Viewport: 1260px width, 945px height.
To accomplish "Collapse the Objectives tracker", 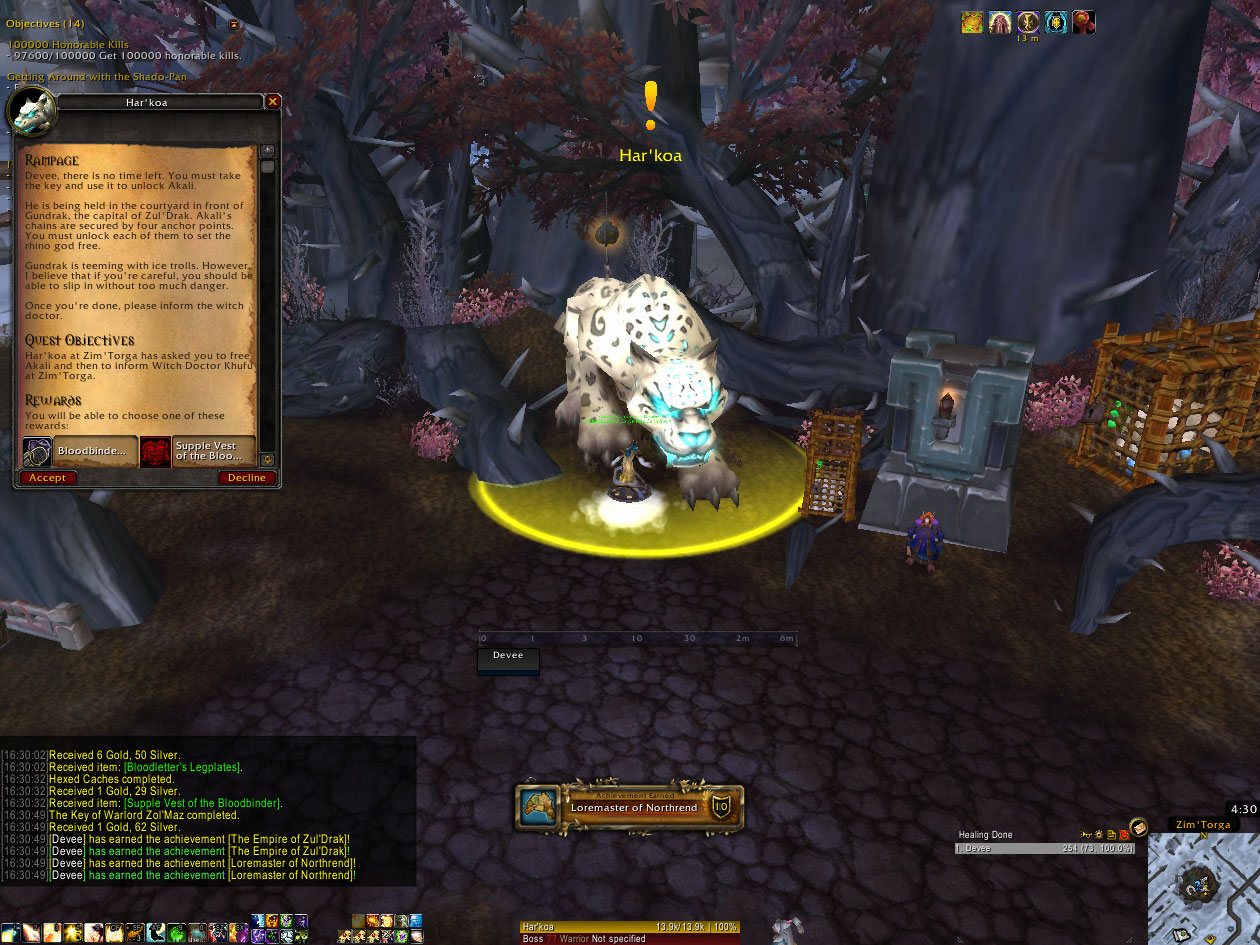I will point(234,24).
